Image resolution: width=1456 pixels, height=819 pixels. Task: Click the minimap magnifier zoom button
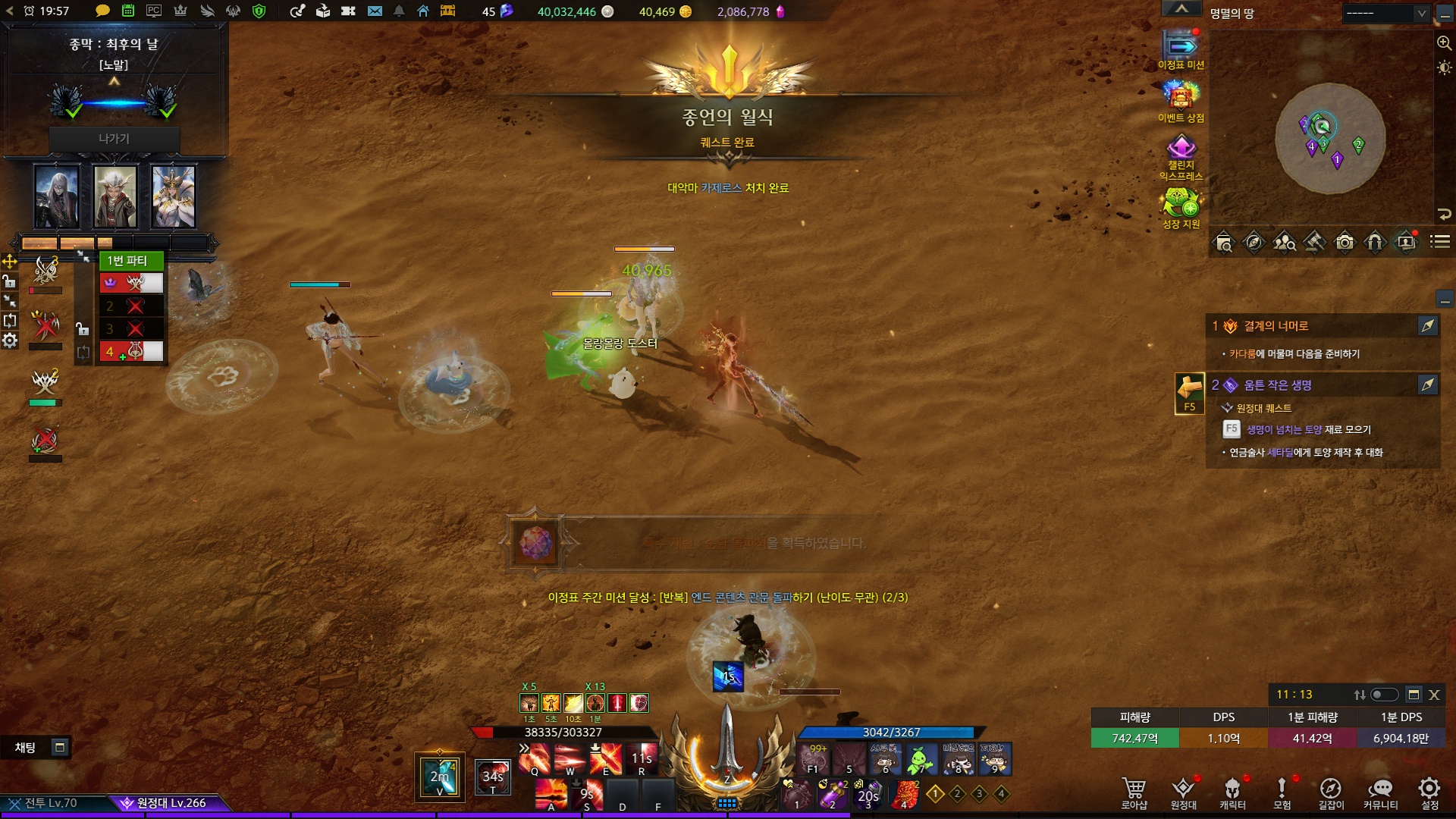pos(1444,43)
